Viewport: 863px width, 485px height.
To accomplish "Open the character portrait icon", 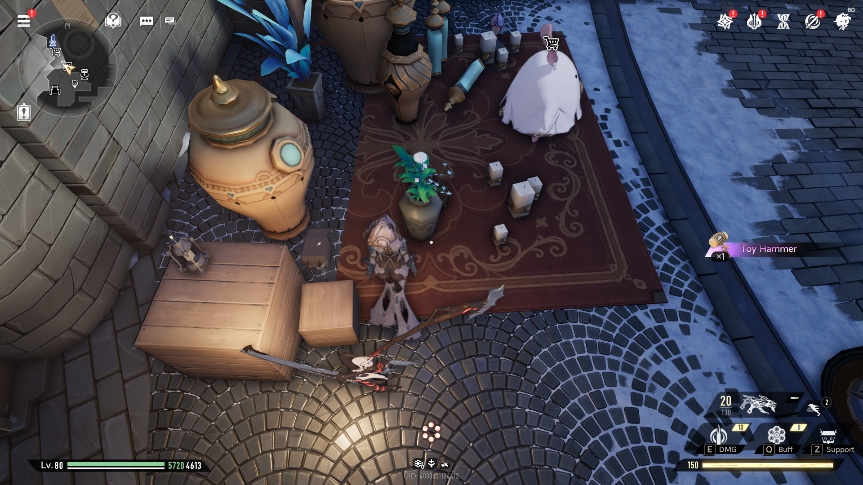I will (842, 21).
